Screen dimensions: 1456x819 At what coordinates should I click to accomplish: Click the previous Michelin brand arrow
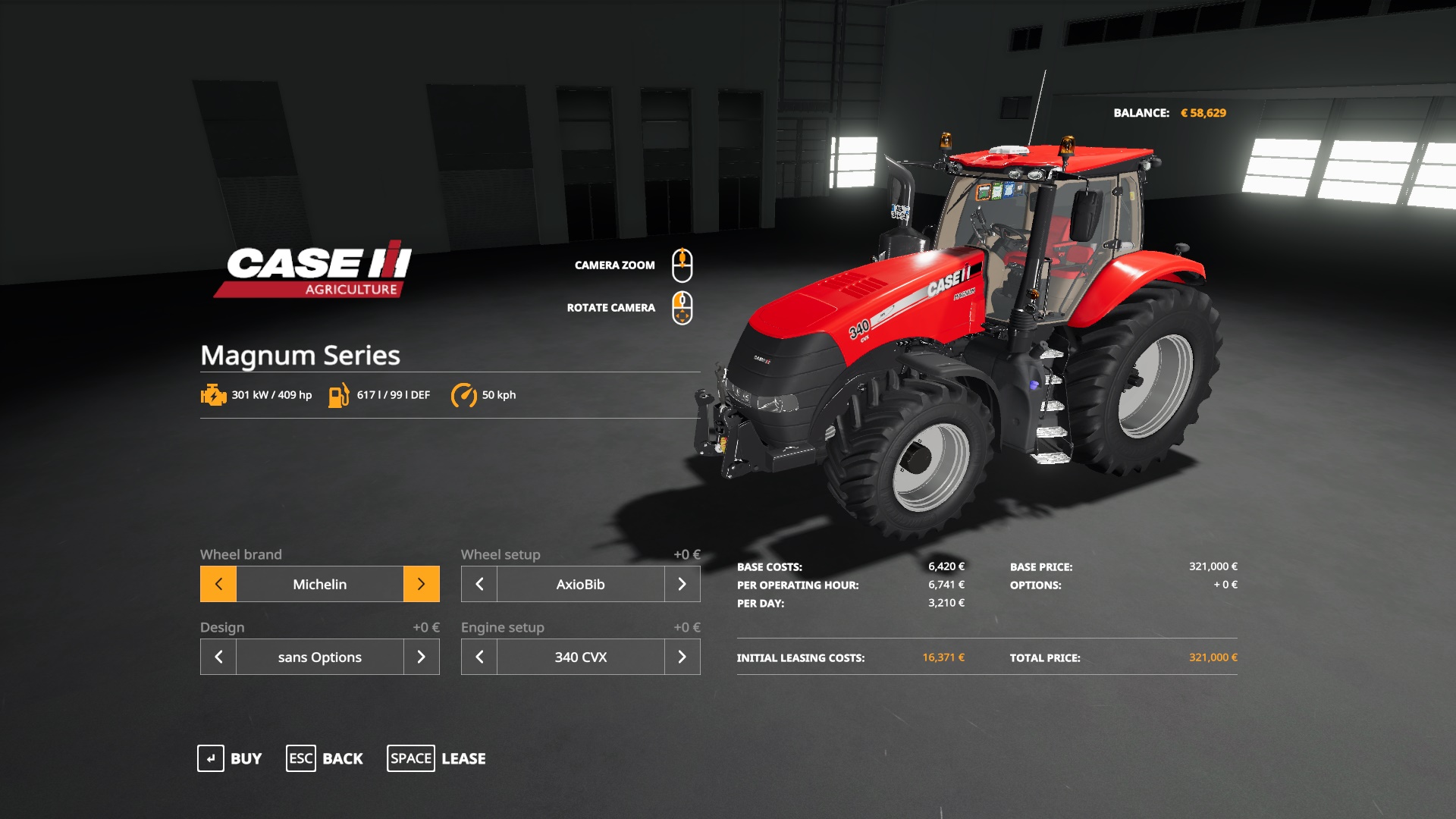(x=218, y=584)
